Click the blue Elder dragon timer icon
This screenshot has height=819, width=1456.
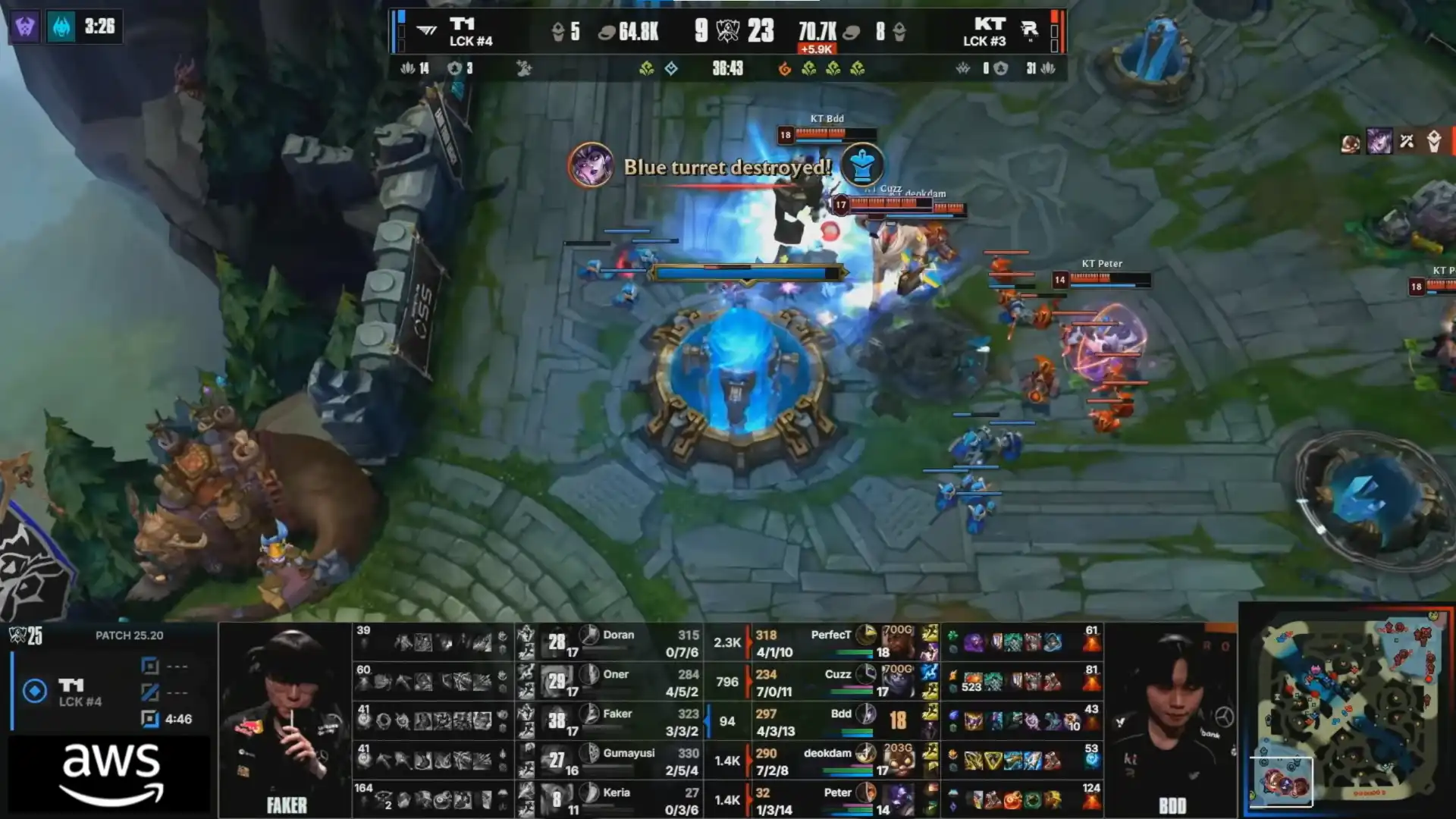tap(61, 27)
